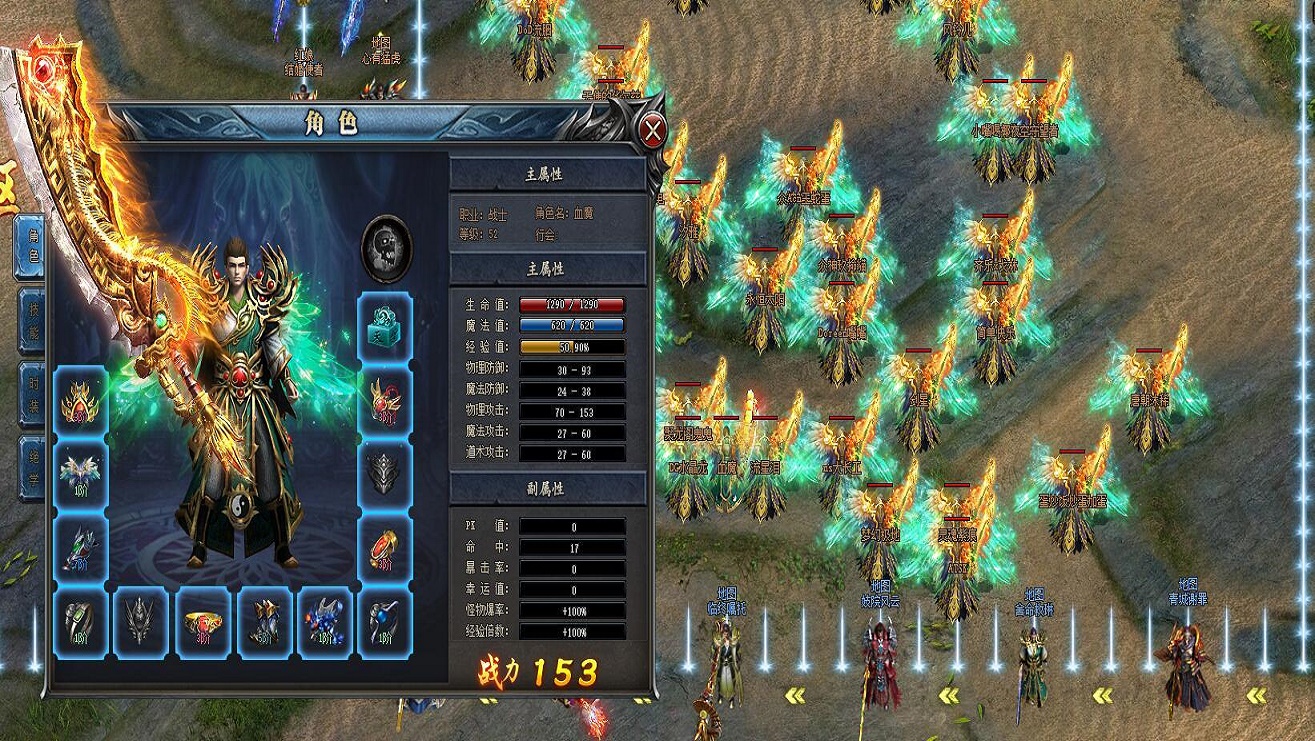
Task: Switch to the 角色 side tab
Action: (x=29, y=247)
